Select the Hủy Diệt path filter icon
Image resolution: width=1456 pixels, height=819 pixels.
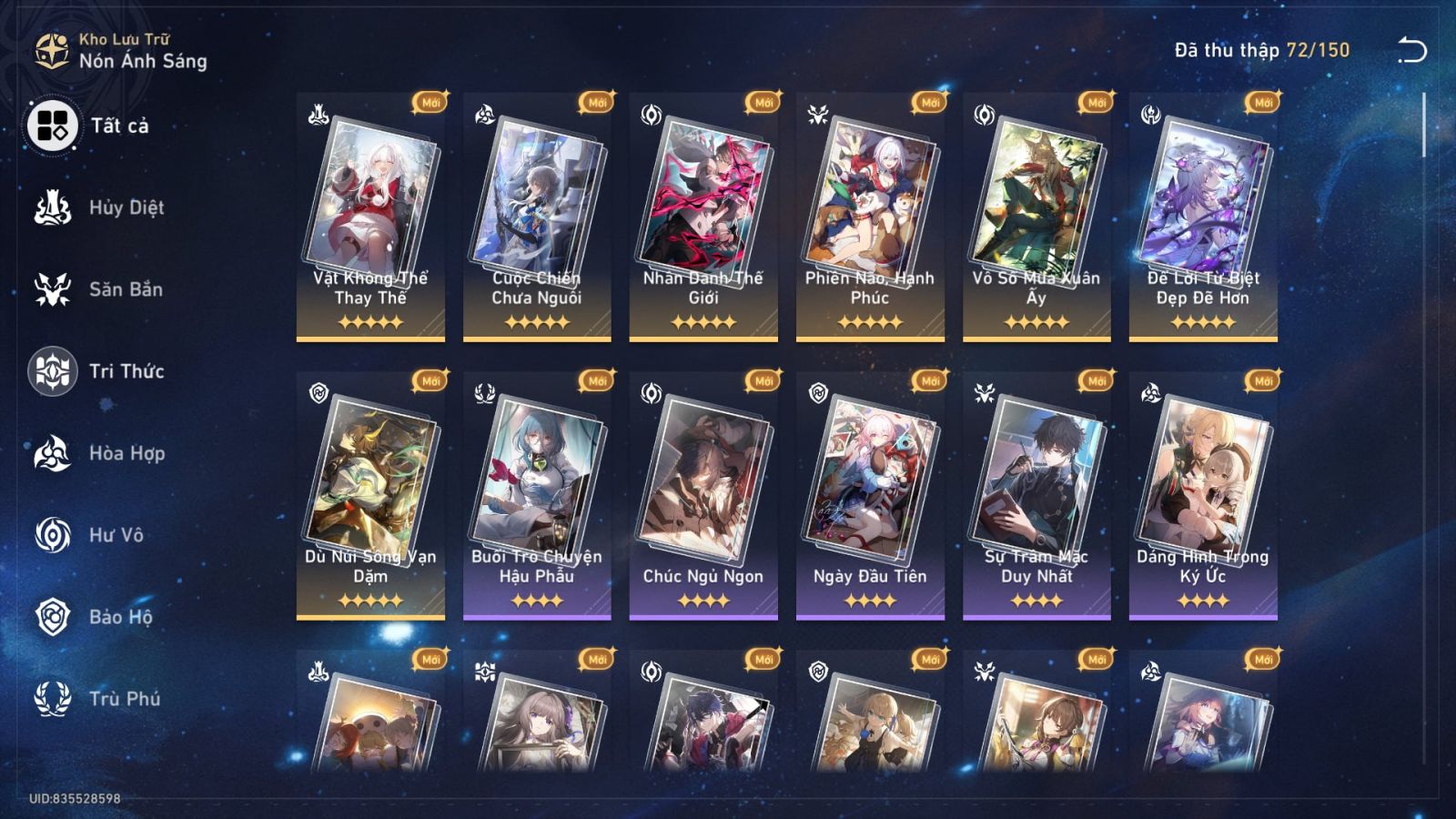tap(52, 207)
